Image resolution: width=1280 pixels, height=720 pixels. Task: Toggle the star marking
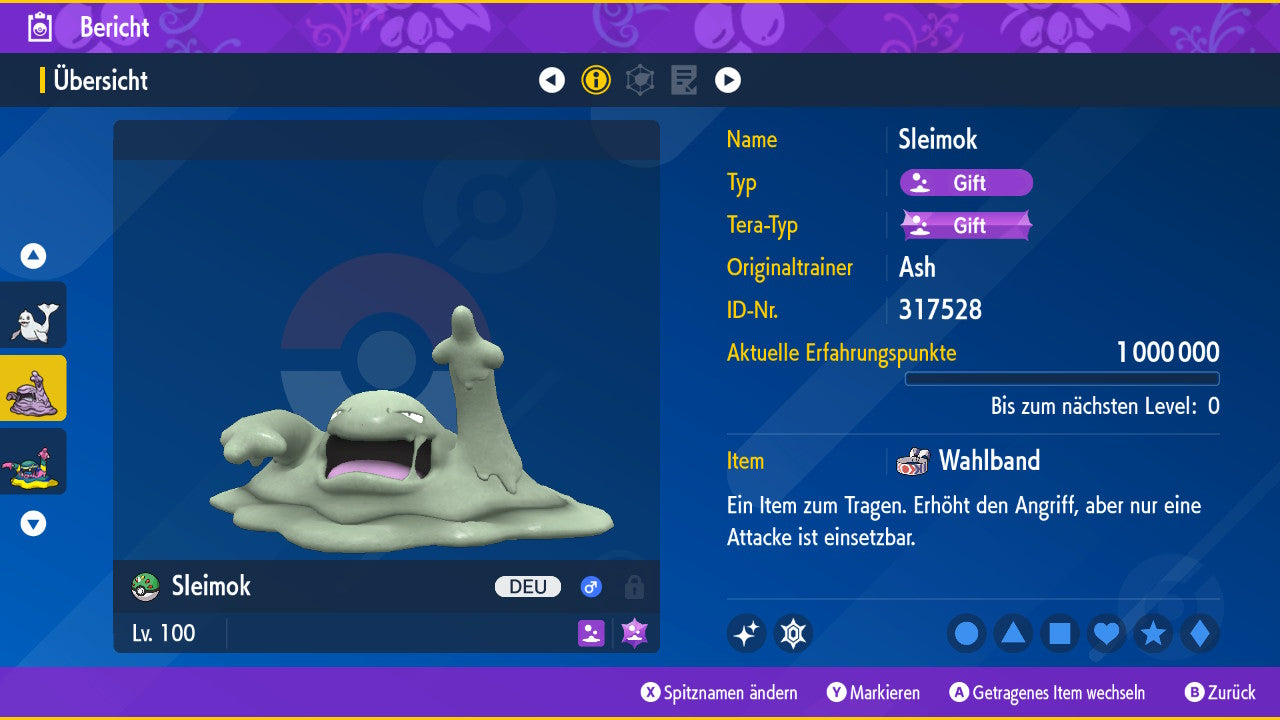coord(1153,633)
